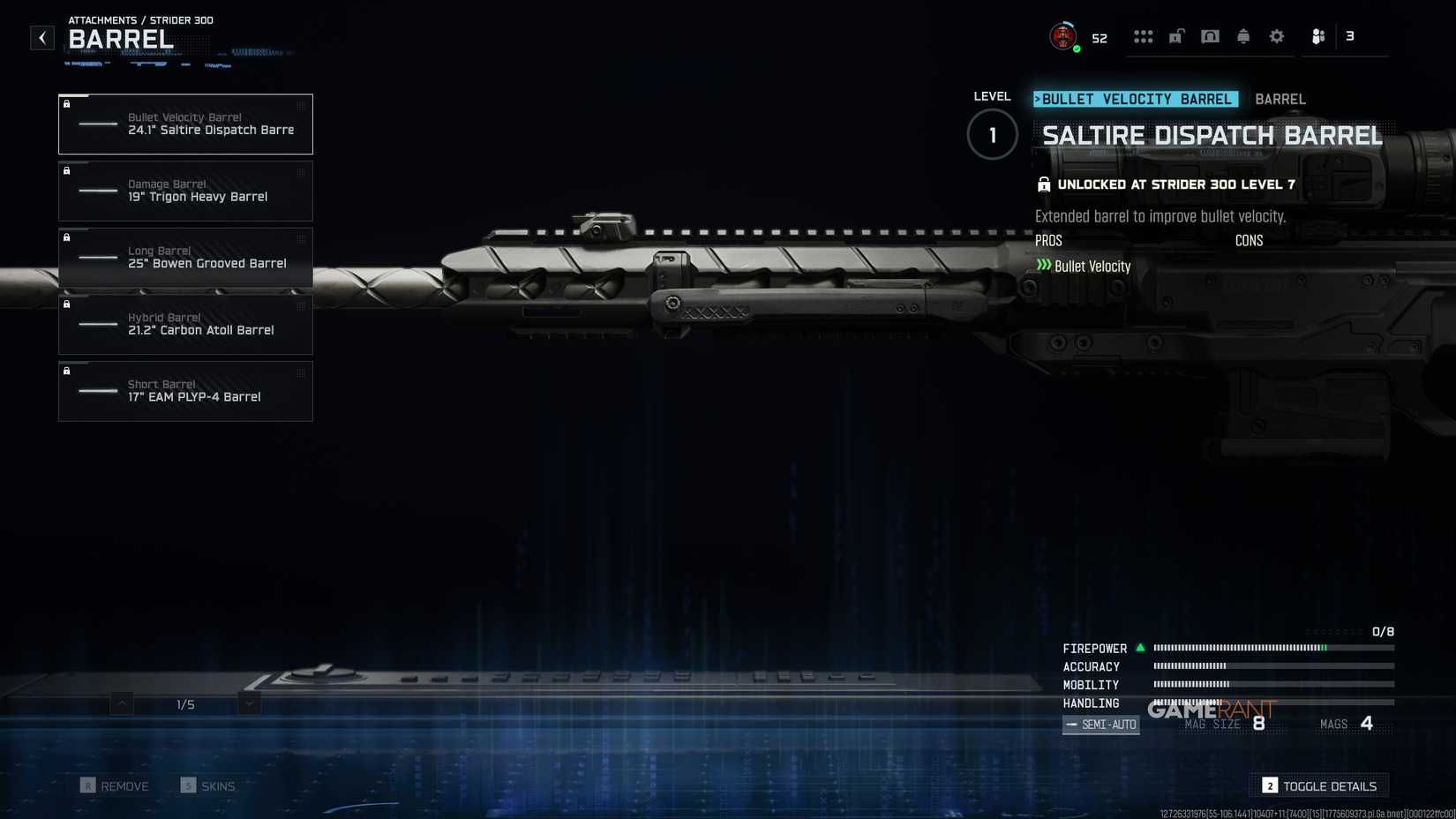Image resolution: width=1456 pixels, height=819 pixels.
Task: Open settings with the gear icon
Action: tap(1277, 36)
